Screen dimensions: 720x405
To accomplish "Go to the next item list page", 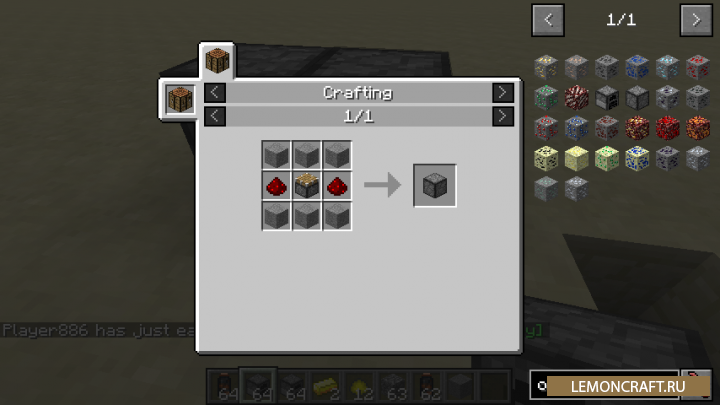I will 696,19.
